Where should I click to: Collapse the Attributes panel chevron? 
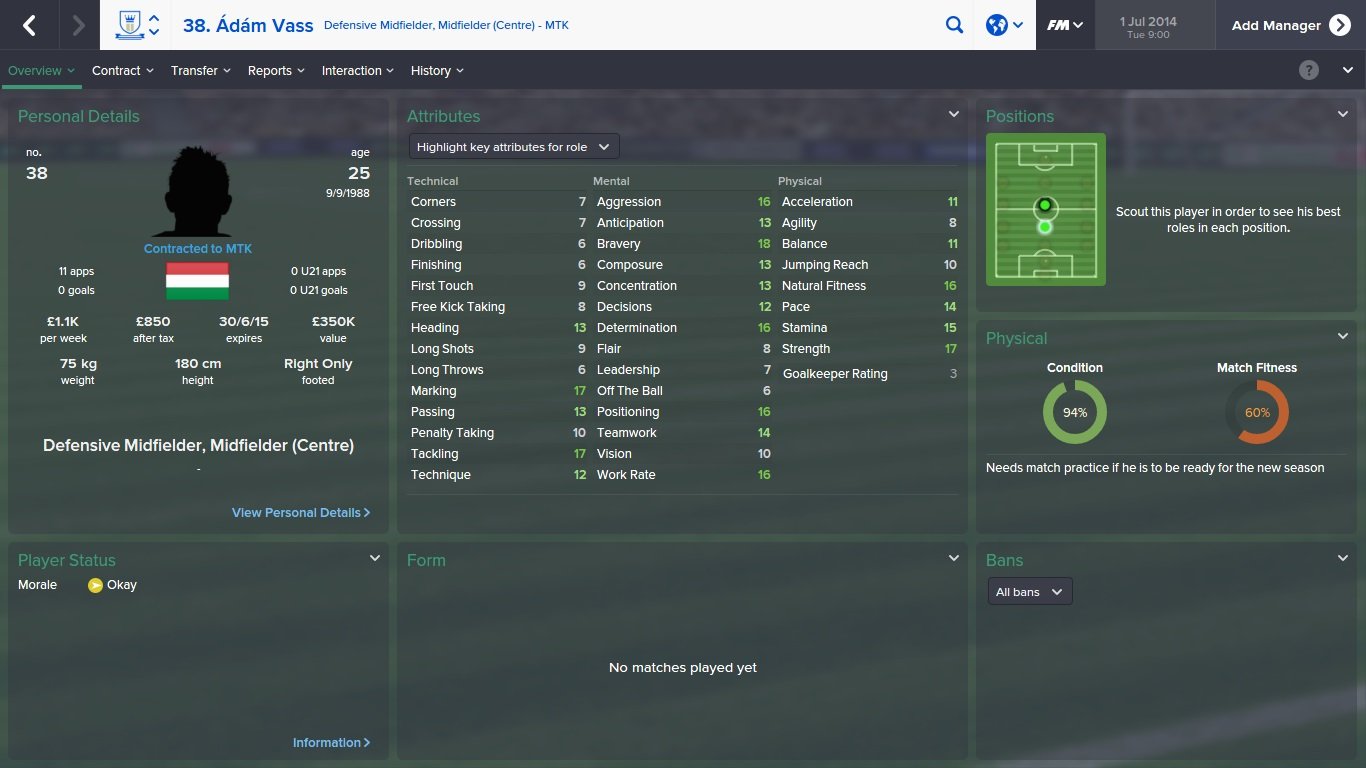click(x=952, y=113)
